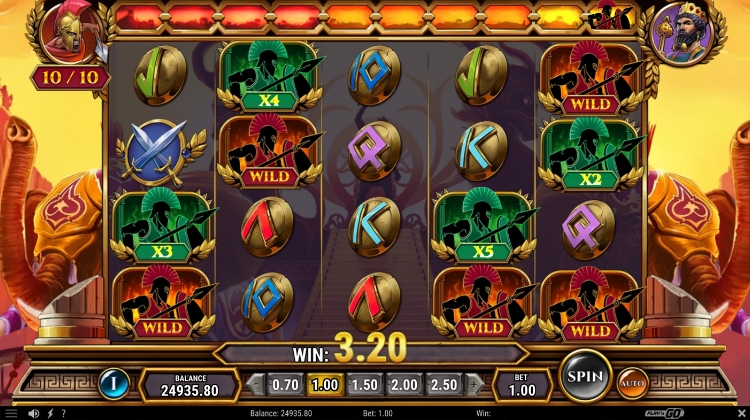Enable Auto play
This screenshot has height=420, width=750.
[x=632, y=383]
